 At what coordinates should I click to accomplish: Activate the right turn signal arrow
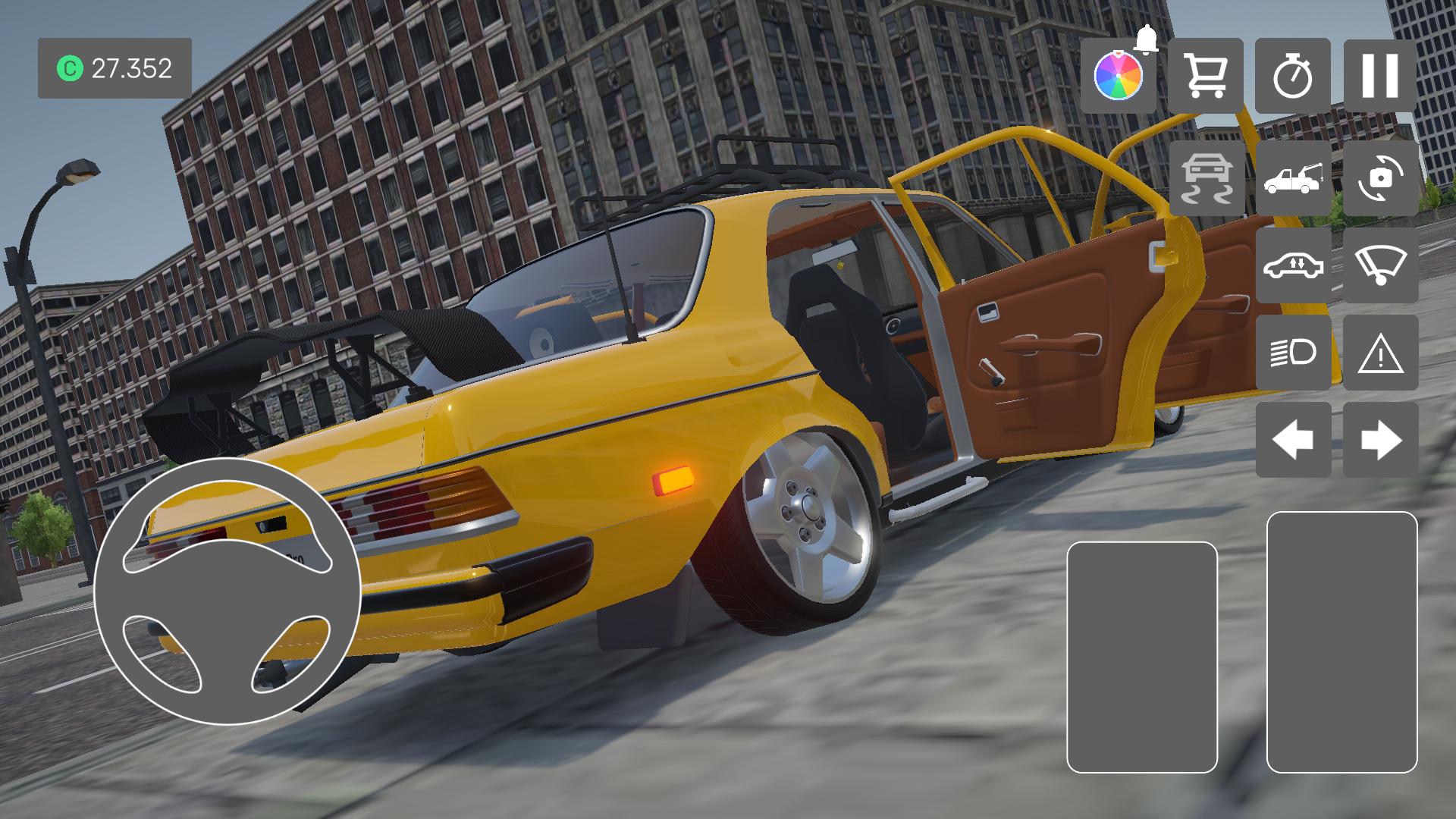click(1383, 440)
